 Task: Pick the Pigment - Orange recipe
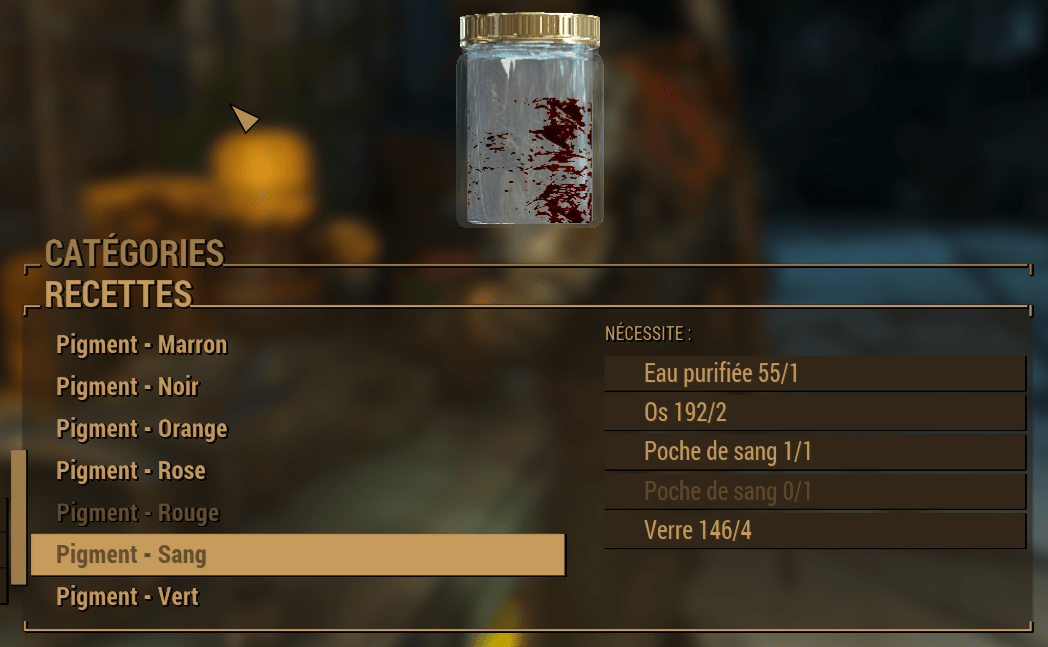pos(142,429)
